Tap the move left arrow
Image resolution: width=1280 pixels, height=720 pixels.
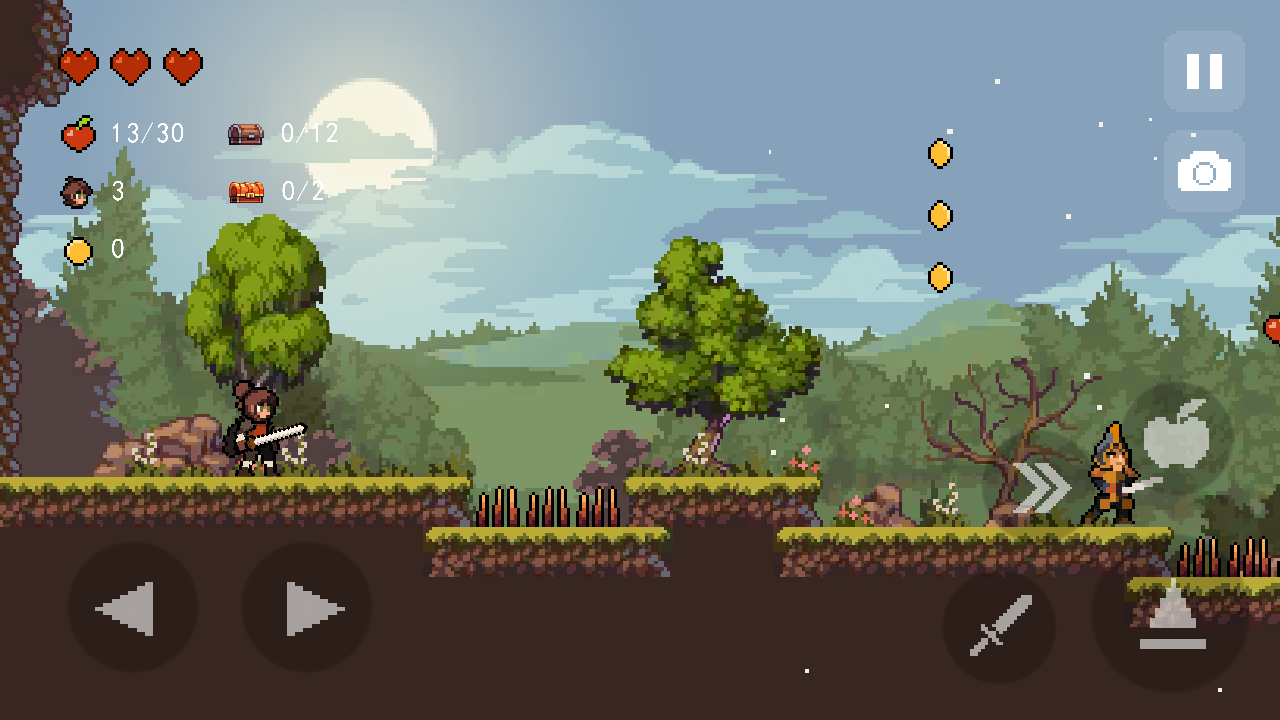click(132, 608)
